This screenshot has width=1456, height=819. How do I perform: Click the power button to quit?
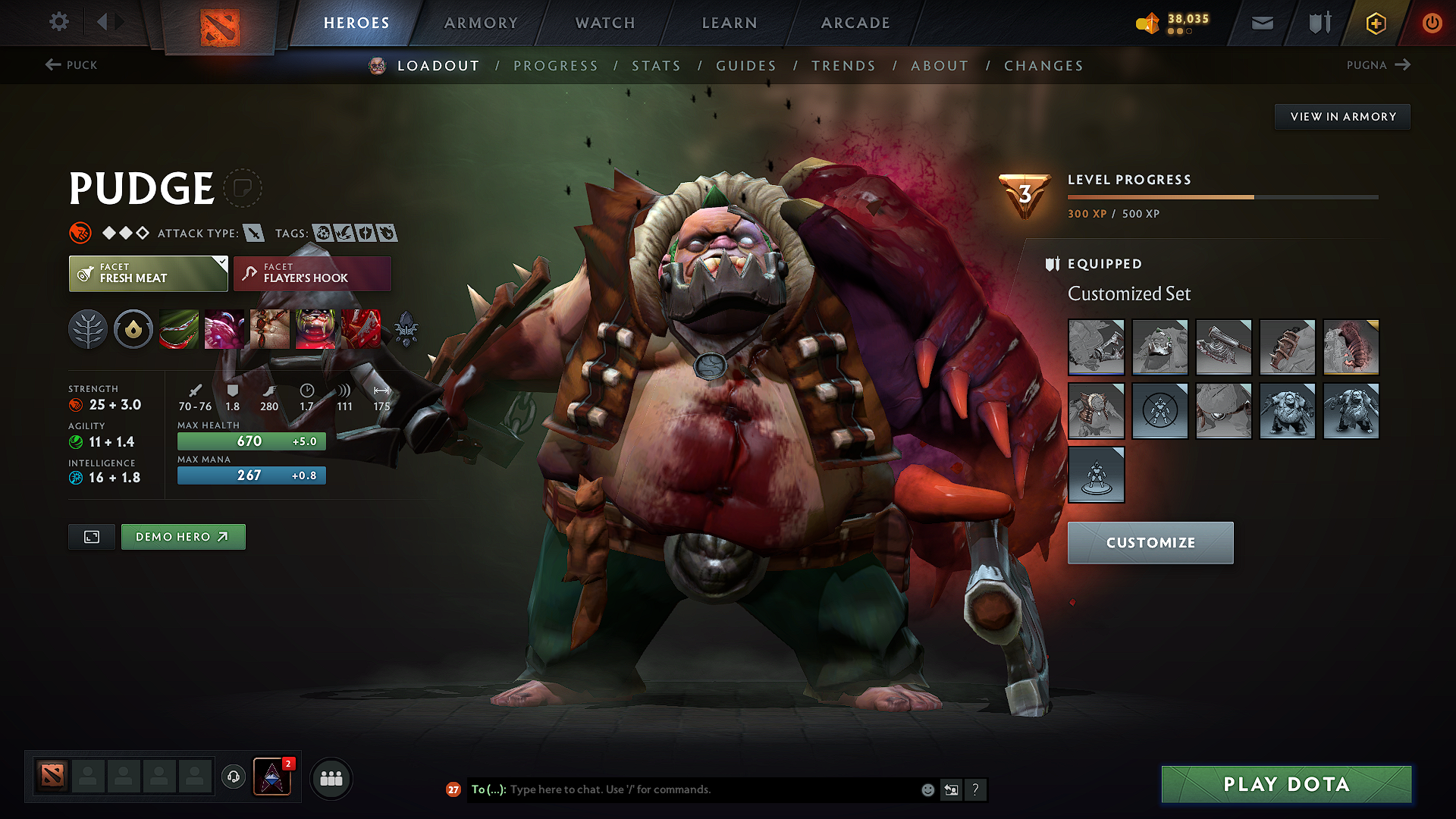click(1432, 23)
